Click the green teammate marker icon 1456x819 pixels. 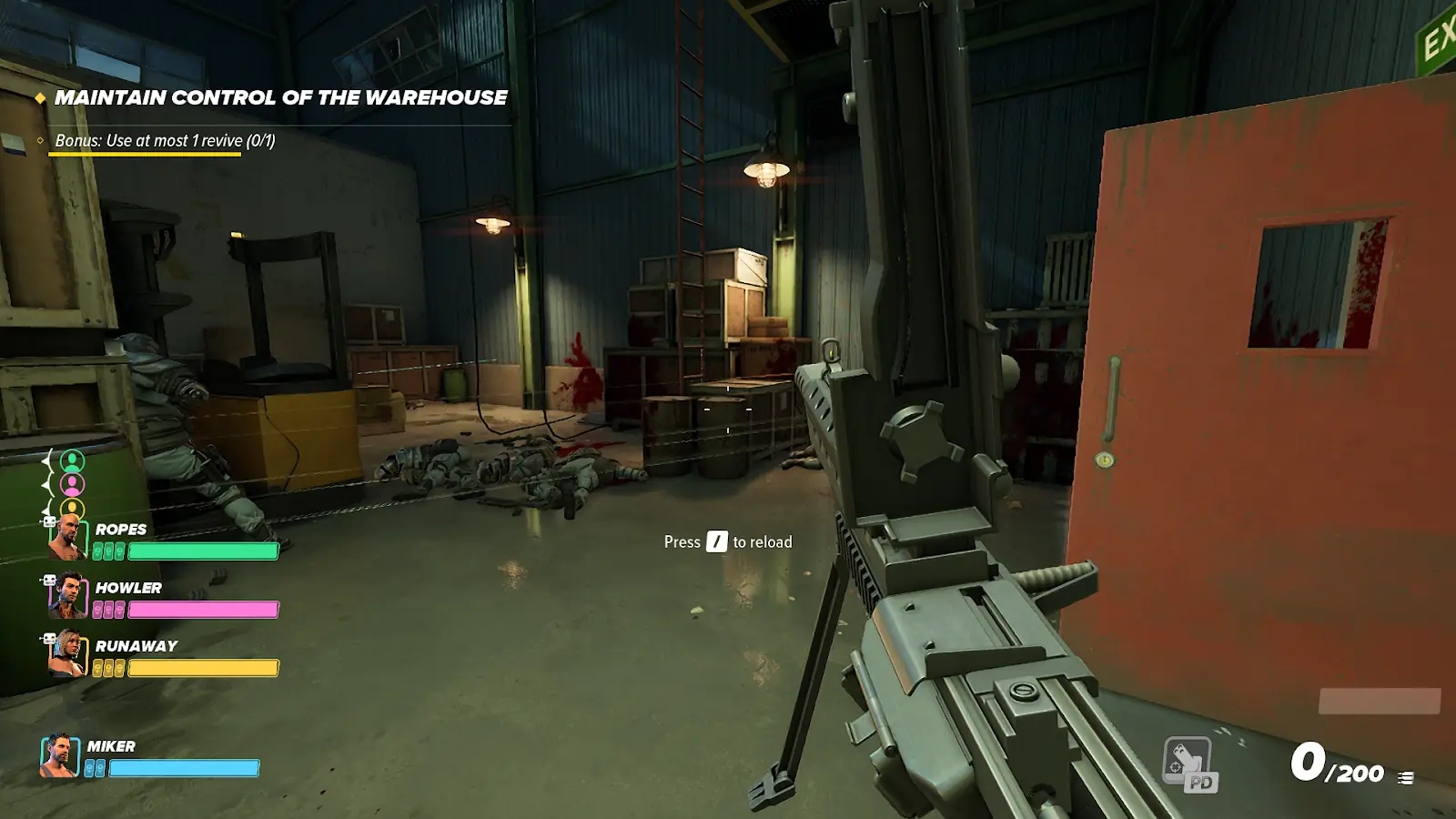(x=72, y=460)
